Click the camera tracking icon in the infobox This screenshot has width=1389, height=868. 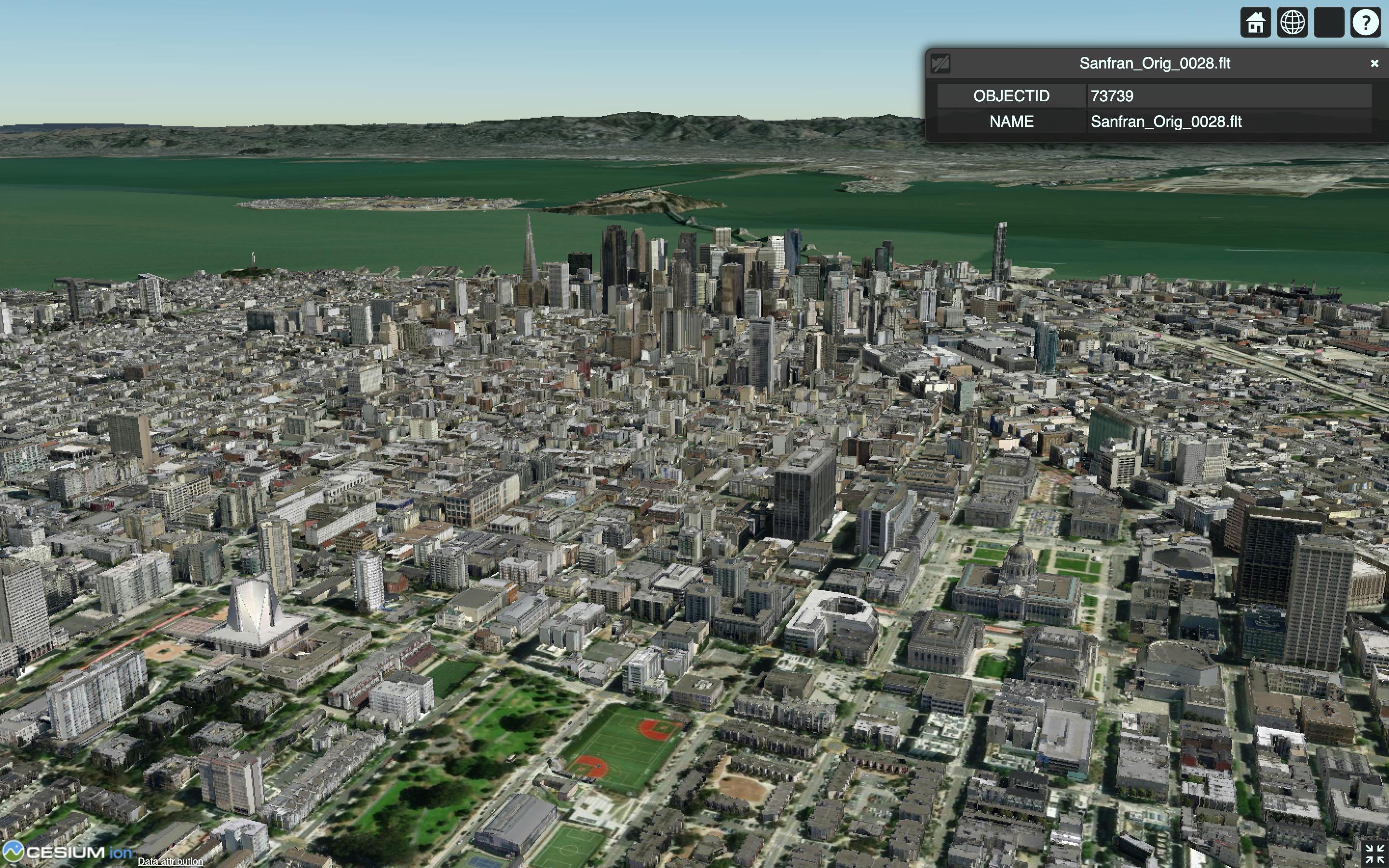tap(942, 64)
